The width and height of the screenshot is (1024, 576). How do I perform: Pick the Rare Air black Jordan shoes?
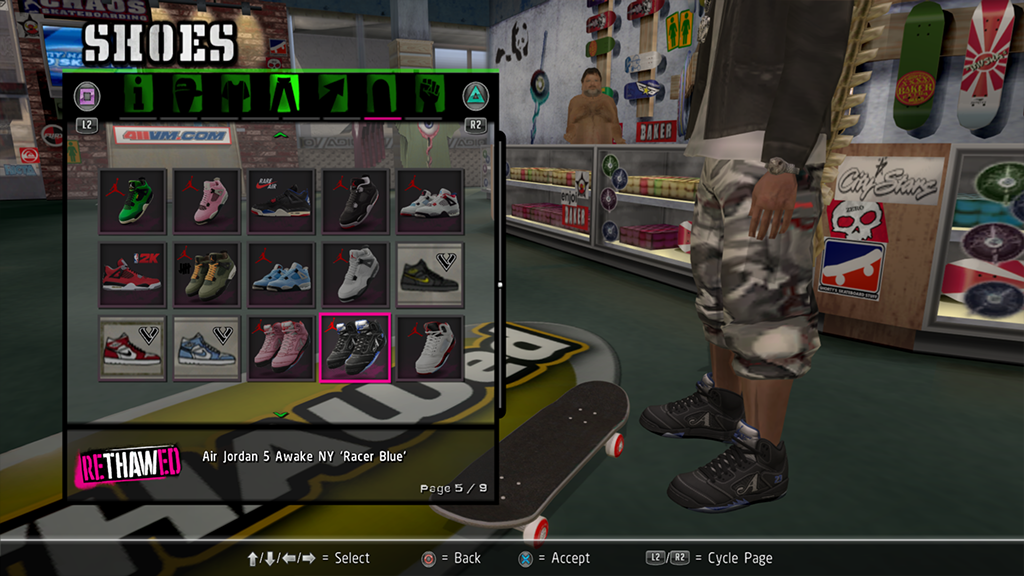281,202
